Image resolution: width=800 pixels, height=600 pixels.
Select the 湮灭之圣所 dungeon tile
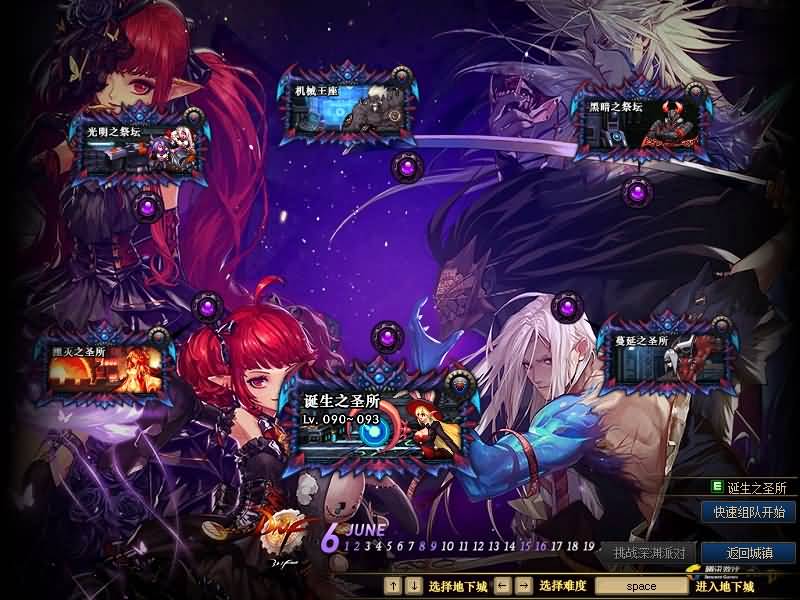pyautogui.click(x=108, y=367)
